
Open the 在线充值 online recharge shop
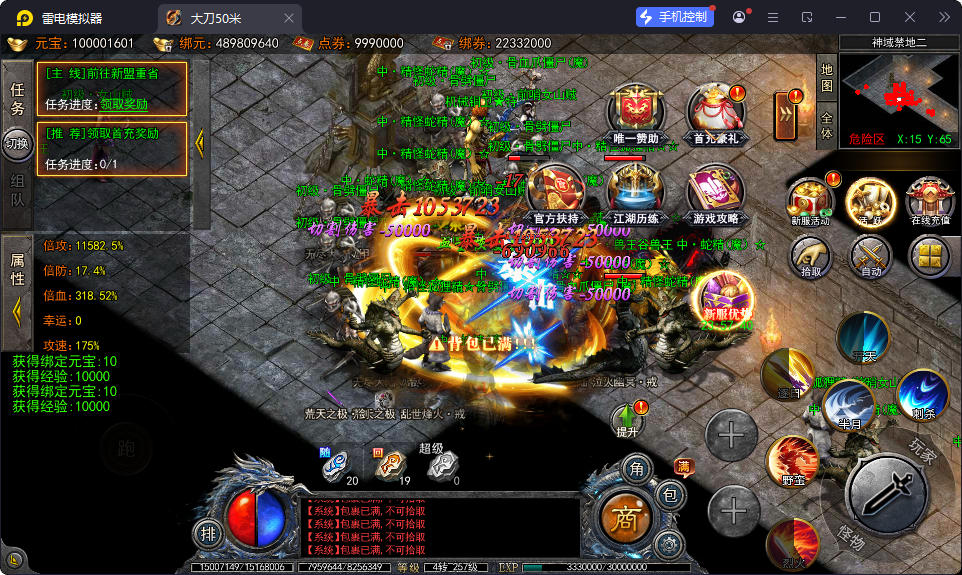(929, 200)
